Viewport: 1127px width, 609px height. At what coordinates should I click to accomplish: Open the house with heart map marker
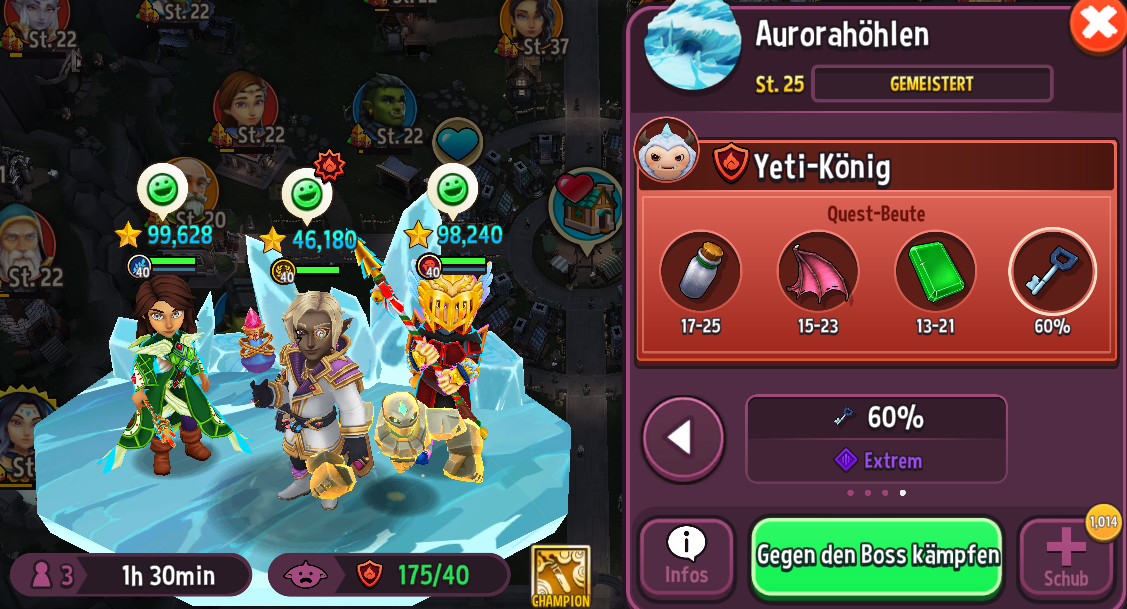pyautogui.click(x=586, y=207)
